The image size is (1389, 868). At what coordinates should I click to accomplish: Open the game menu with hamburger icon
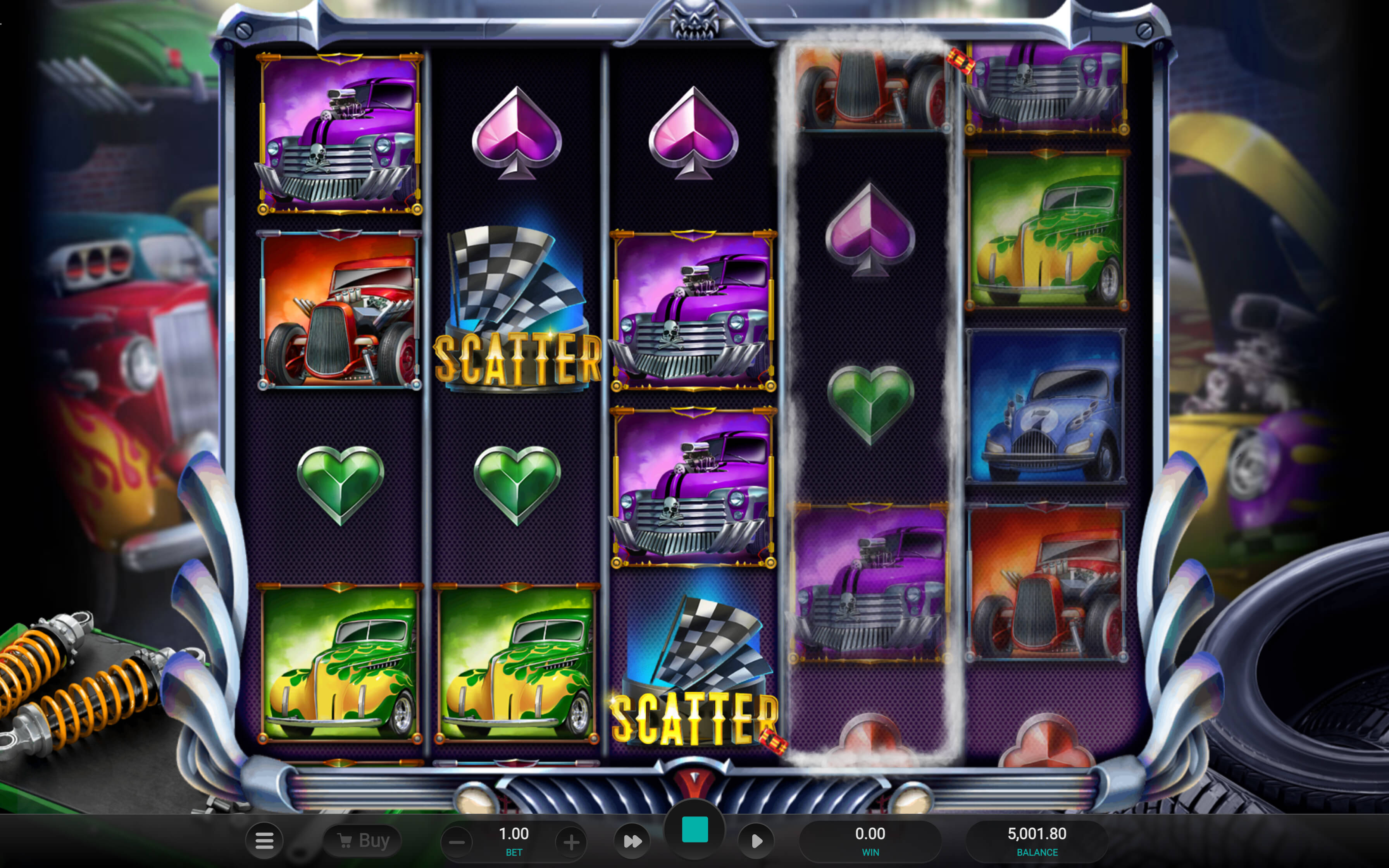[264, 840]
